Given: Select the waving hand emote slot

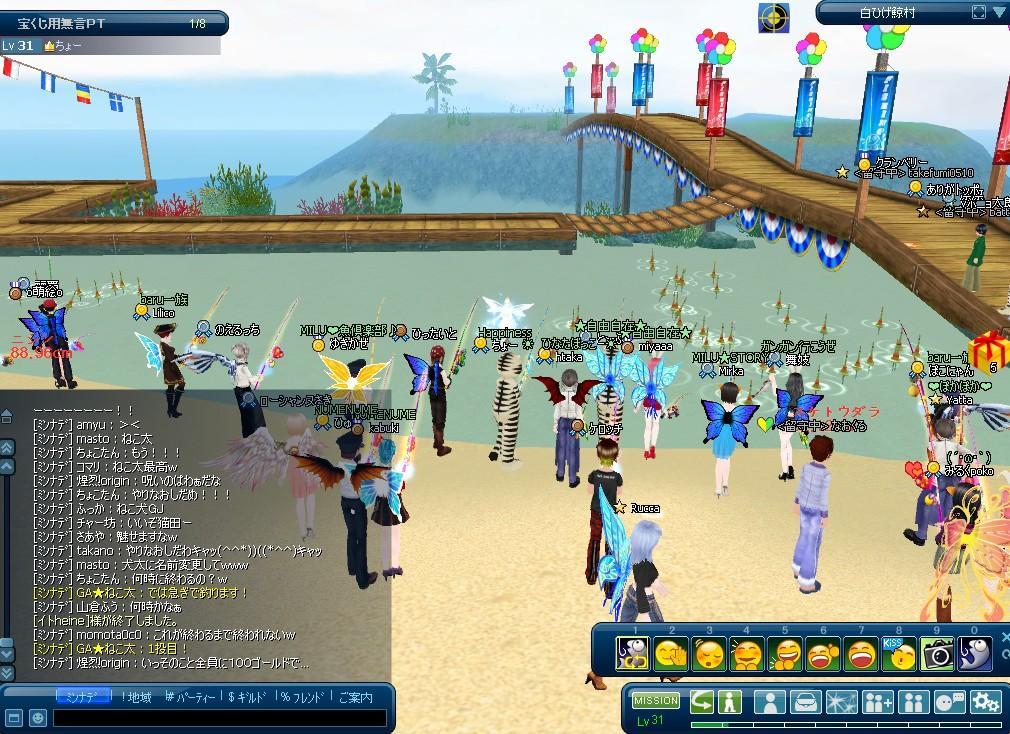Looking at the screenshot, I should pos(671,654).
